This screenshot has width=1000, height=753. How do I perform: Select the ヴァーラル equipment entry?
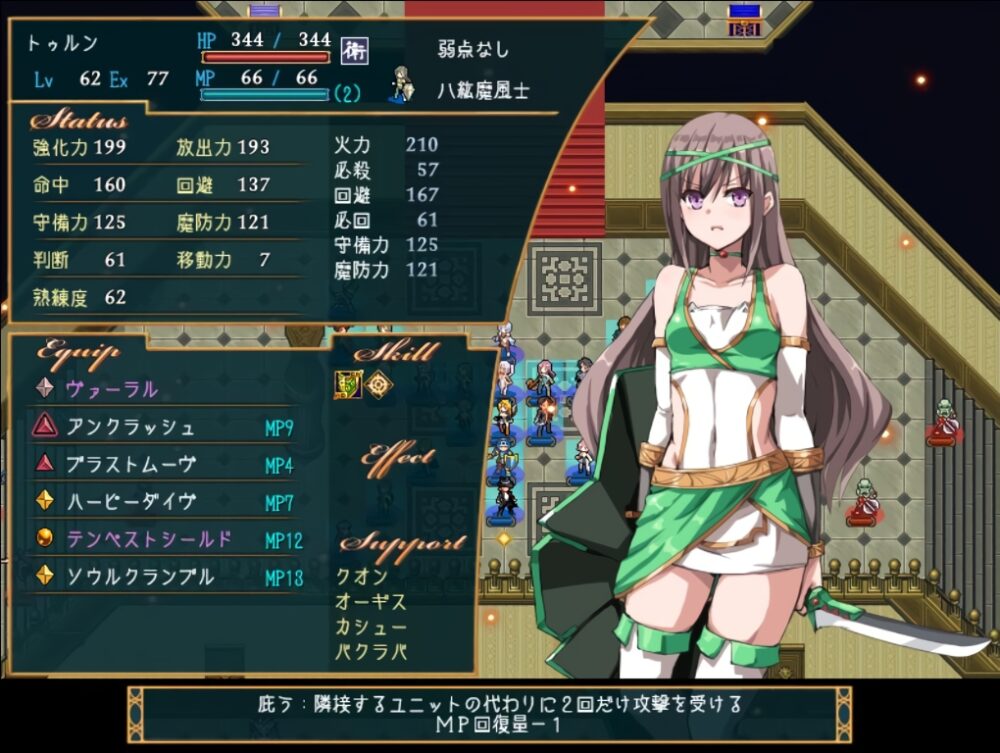point(112,389)
